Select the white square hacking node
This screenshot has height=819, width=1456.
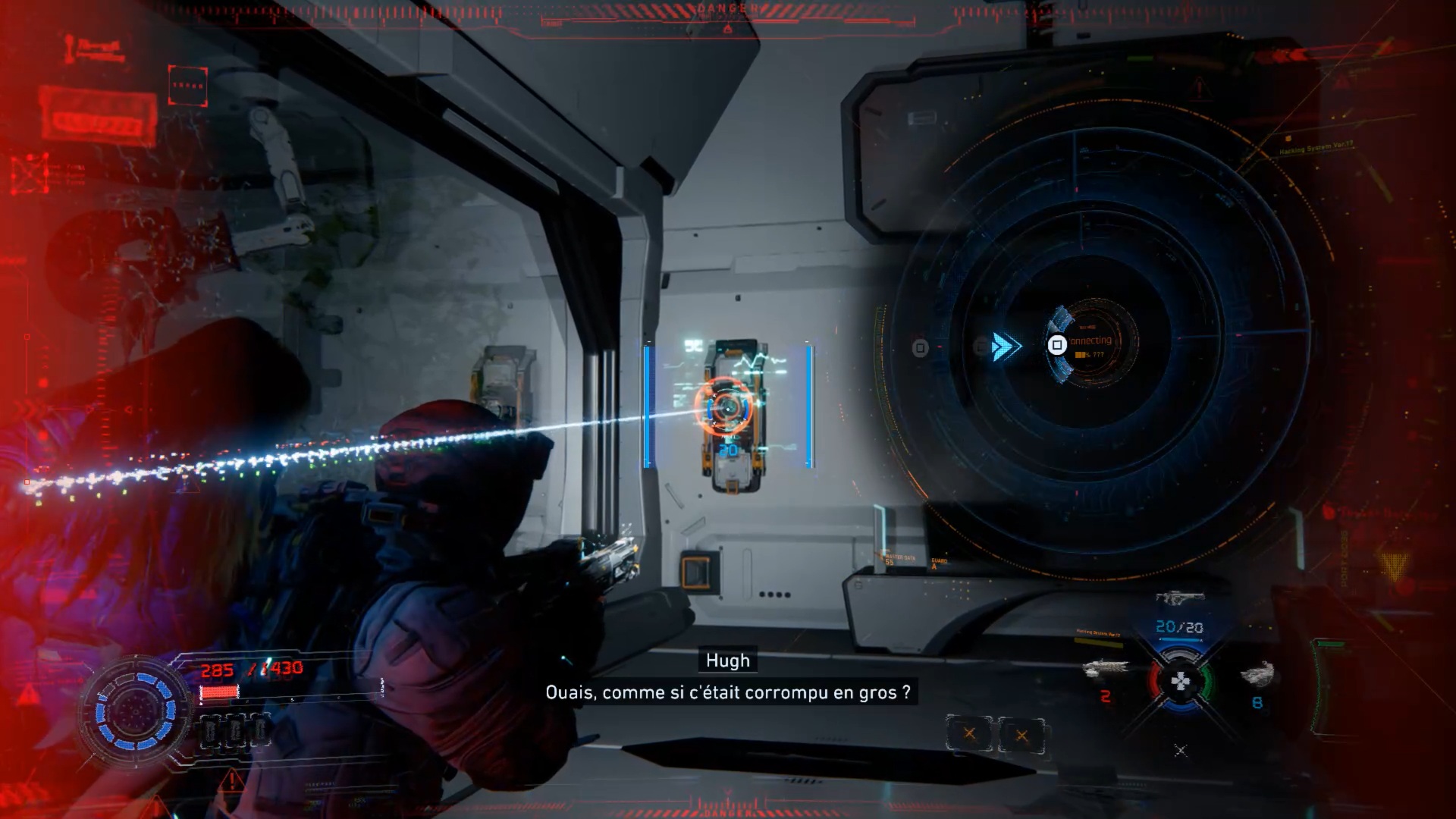point(1056,345)
